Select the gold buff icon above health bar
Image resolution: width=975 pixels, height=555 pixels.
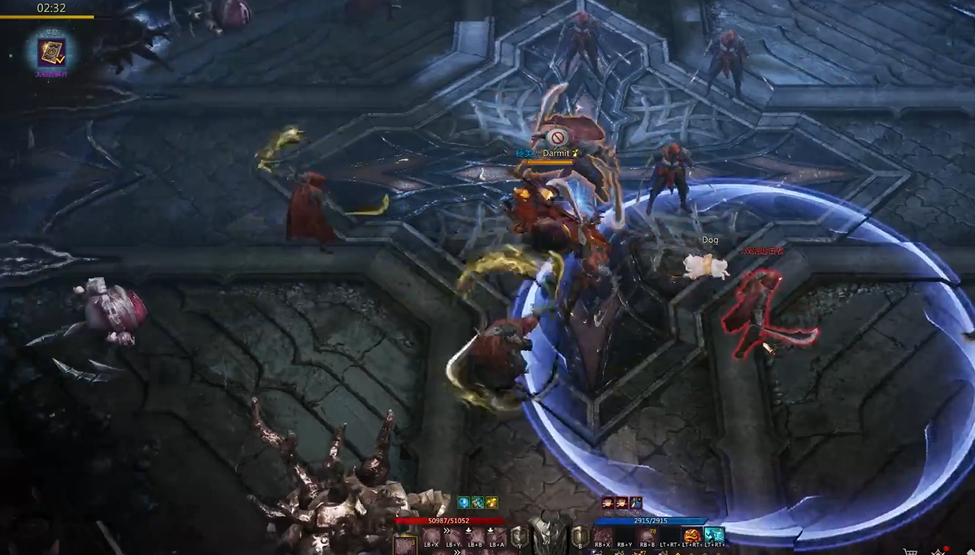tap(493, 503)
